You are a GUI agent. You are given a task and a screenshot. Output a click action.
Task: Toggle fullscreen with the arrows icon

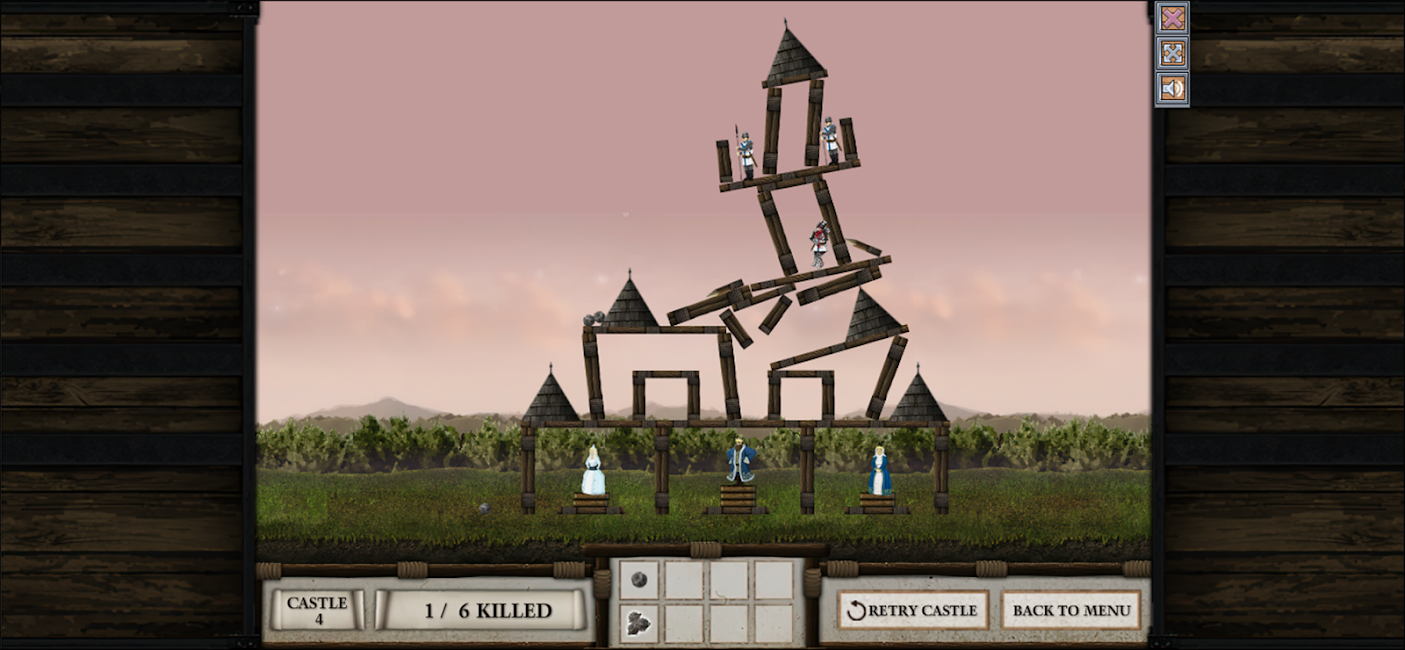(1172, 53)
